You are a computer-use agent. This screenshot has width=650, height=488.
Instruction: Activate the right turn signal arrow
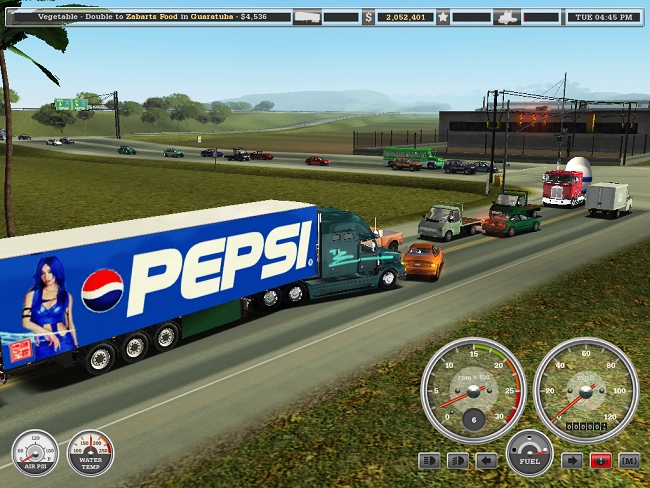pos(571,461)
